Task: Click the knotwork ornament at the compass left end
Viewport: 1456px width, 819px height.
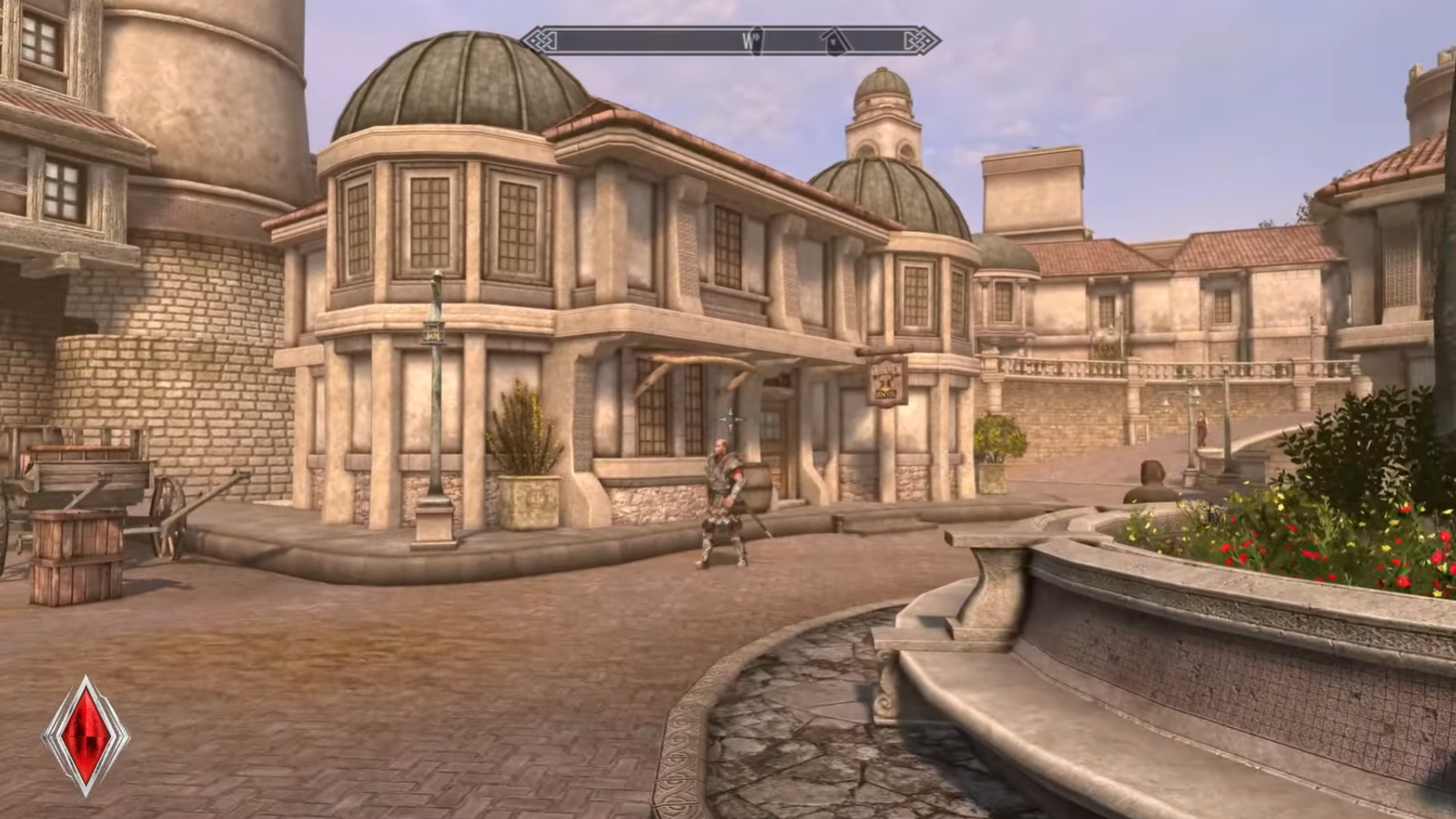Action: tap(539, 39)
